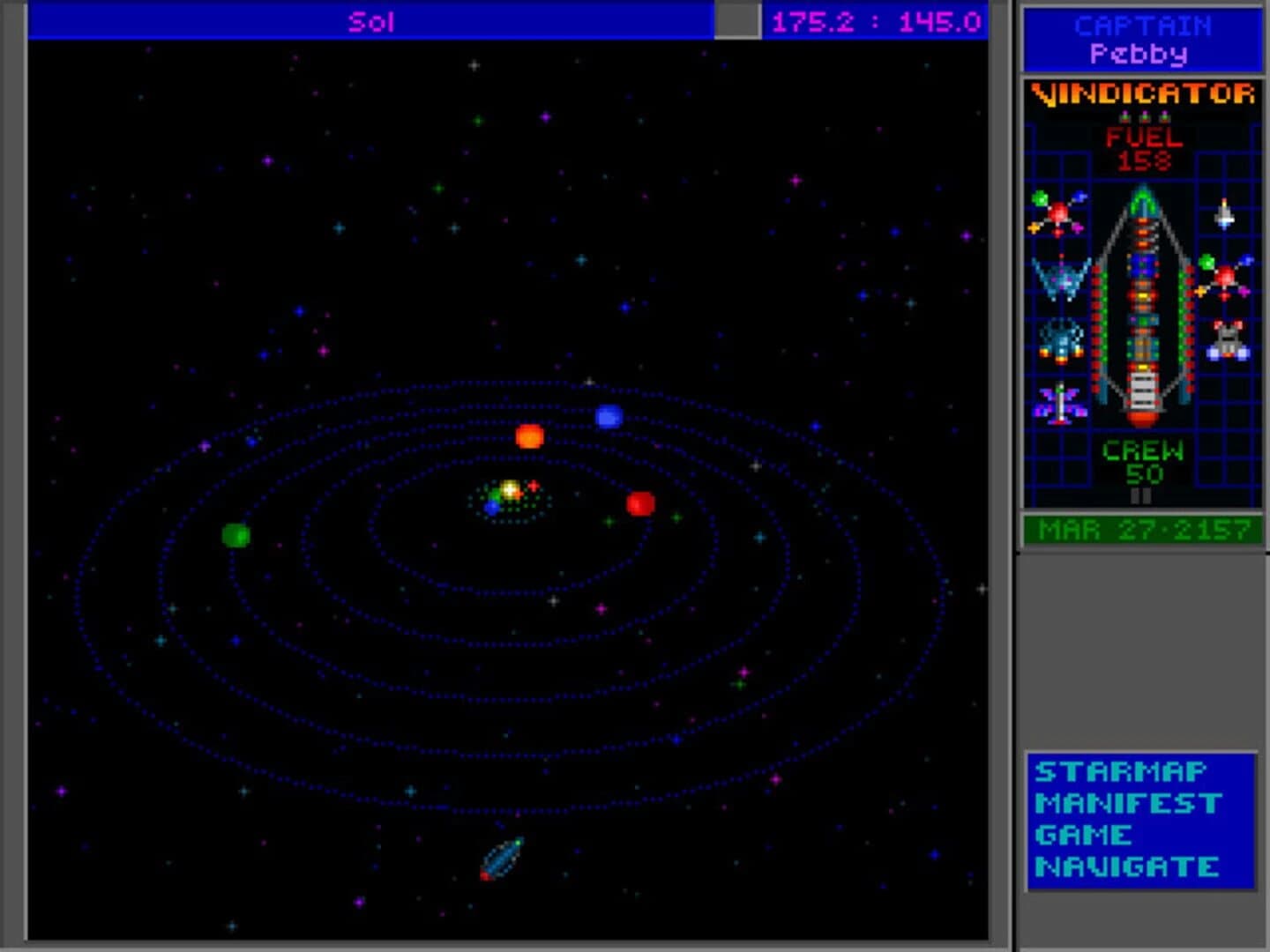The height and width of the screenshot is (952, 1270).
Task: Select the green planet on the left orbit
Action: click(x=234, y=533)
